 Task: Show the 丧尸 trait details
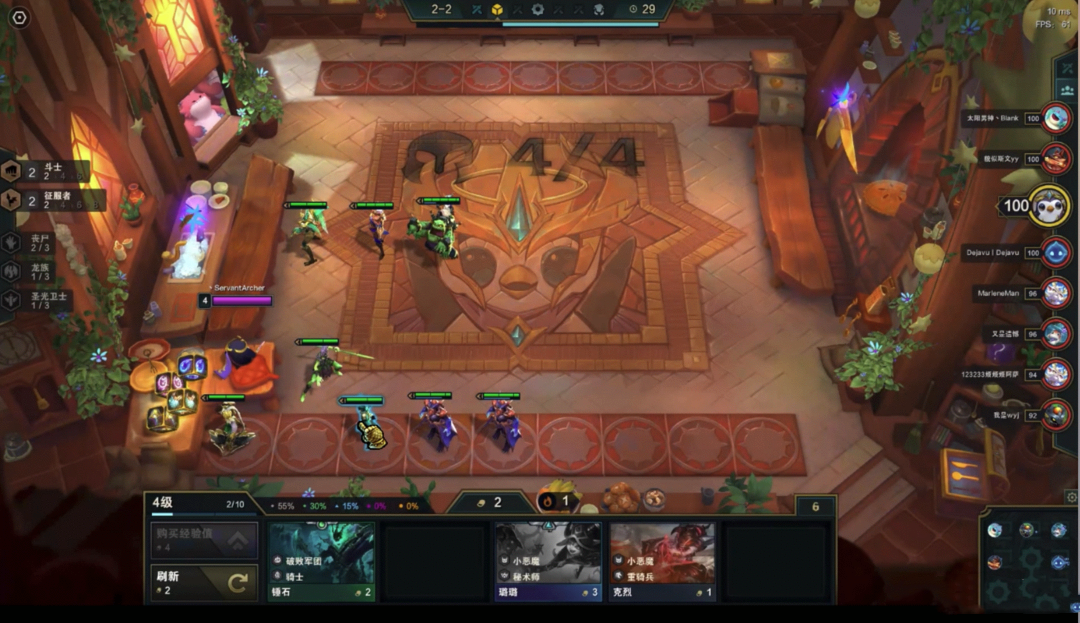(x=30, y=243)
